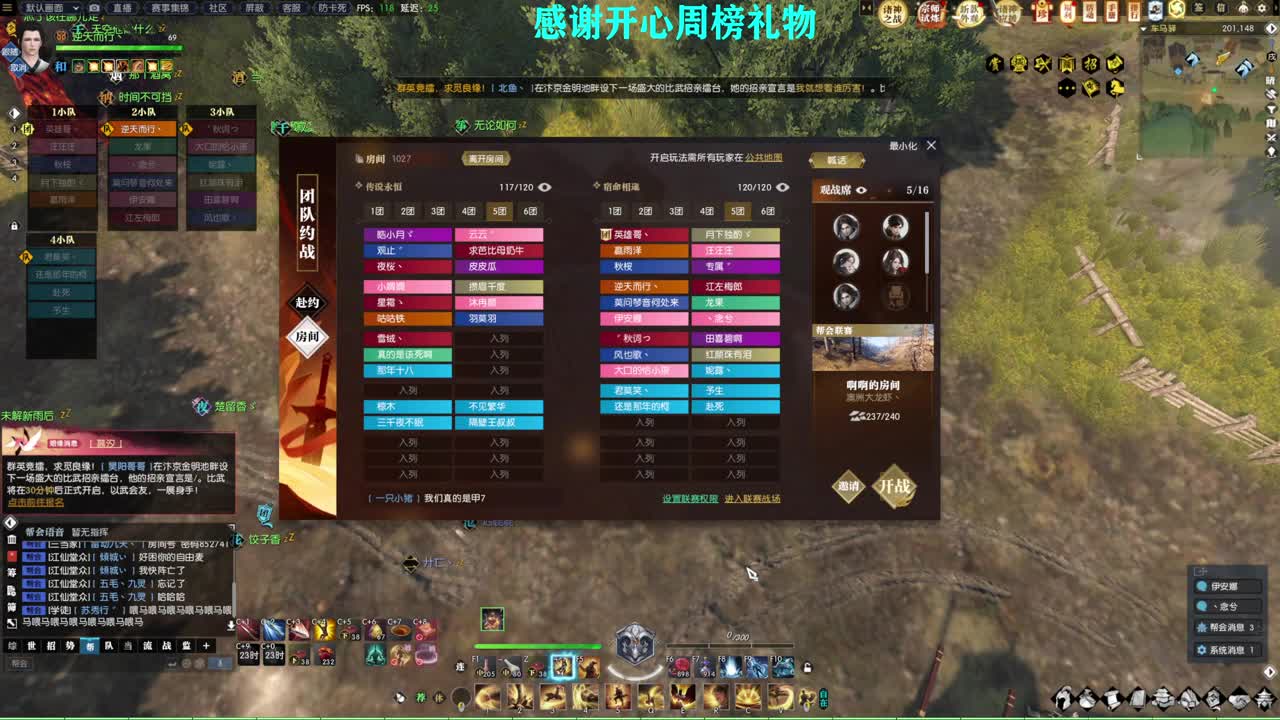The height and width of the screenshot is (720, 1280).
Task: Click the 离开房间 leave room button
Action: coord(488,158)
